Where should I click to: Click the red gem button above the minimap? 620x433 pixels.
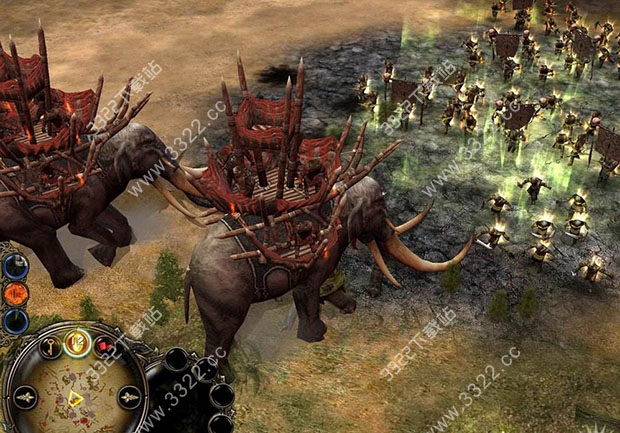pos(105,347)
